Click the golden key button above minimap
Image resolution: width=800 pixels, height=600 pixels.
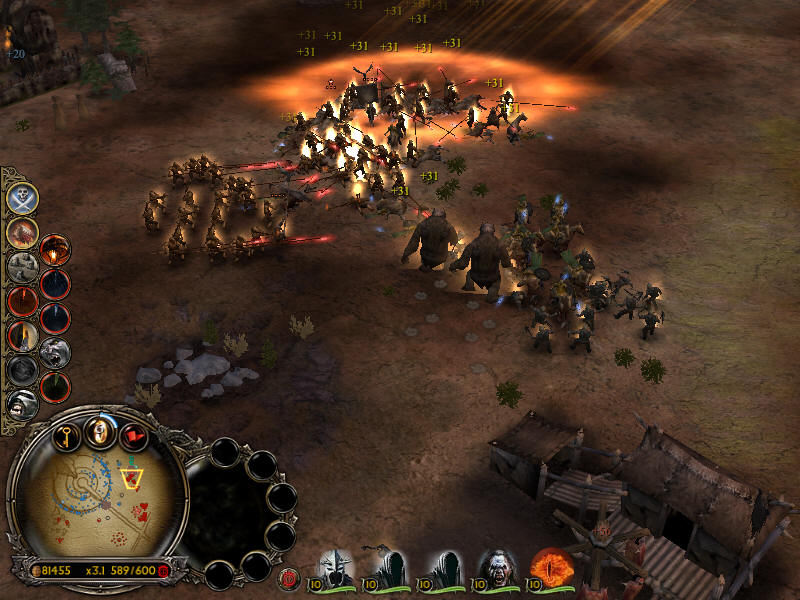[67, 435]
